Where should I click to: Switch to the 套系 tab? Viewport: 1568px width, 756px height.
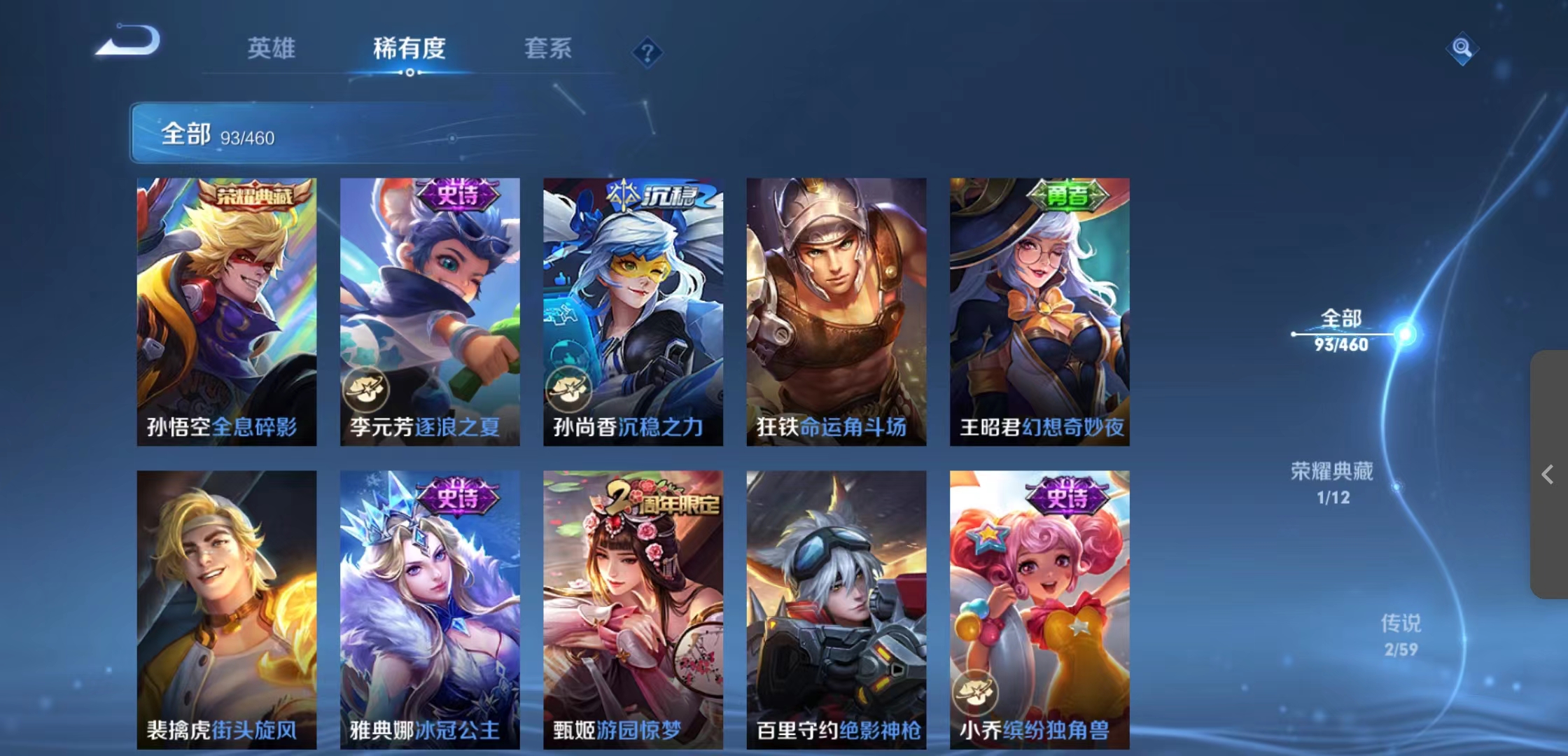click(x=547, y=49)
